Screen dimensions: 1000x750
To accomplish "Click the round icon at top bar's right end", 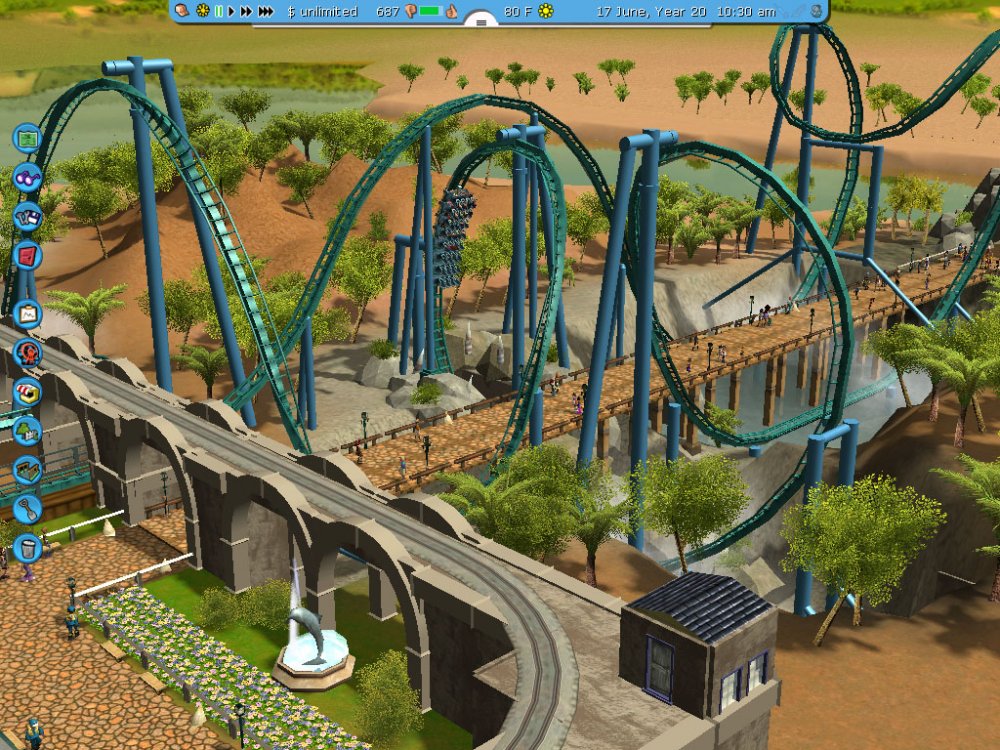I will coord(817,11).
